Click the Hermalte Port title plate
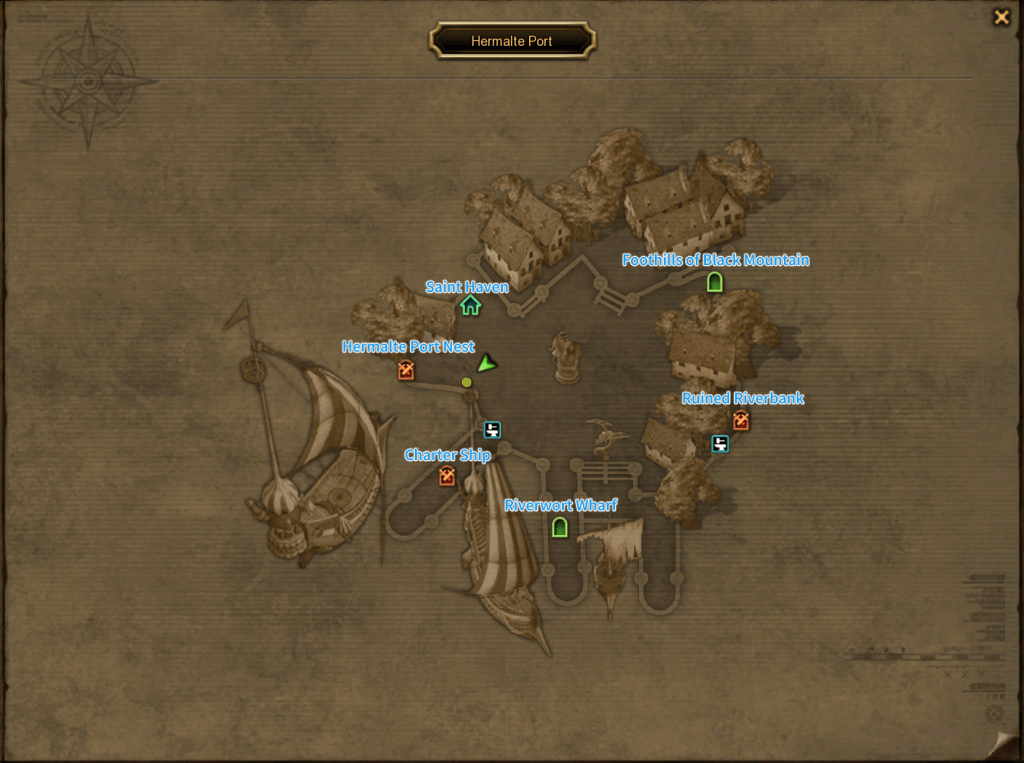This screenshot has width=1024, height=763. (512, 41)
